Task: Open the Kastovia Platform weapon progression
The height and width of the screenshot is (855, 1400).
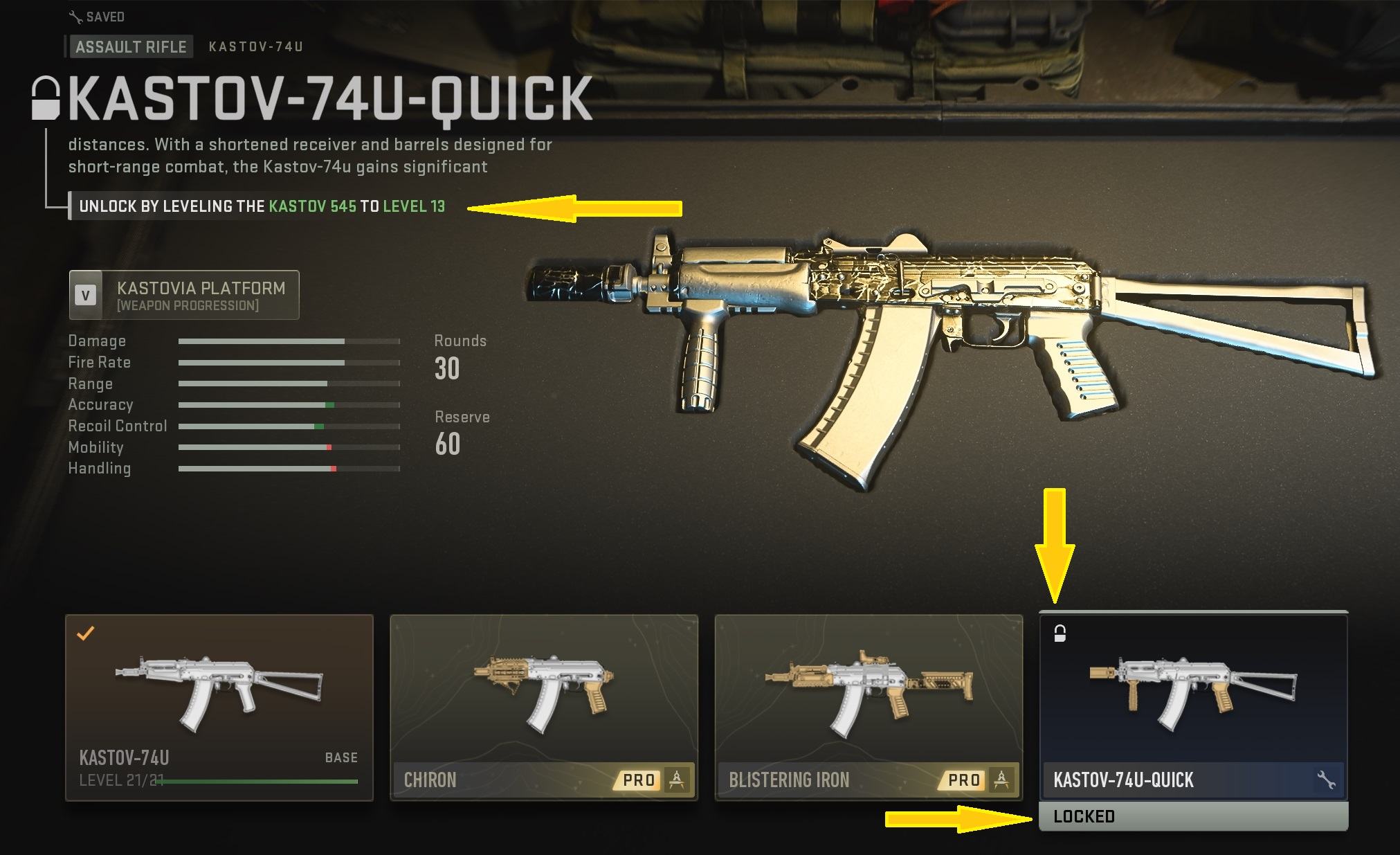Action: tap(184, 296)
